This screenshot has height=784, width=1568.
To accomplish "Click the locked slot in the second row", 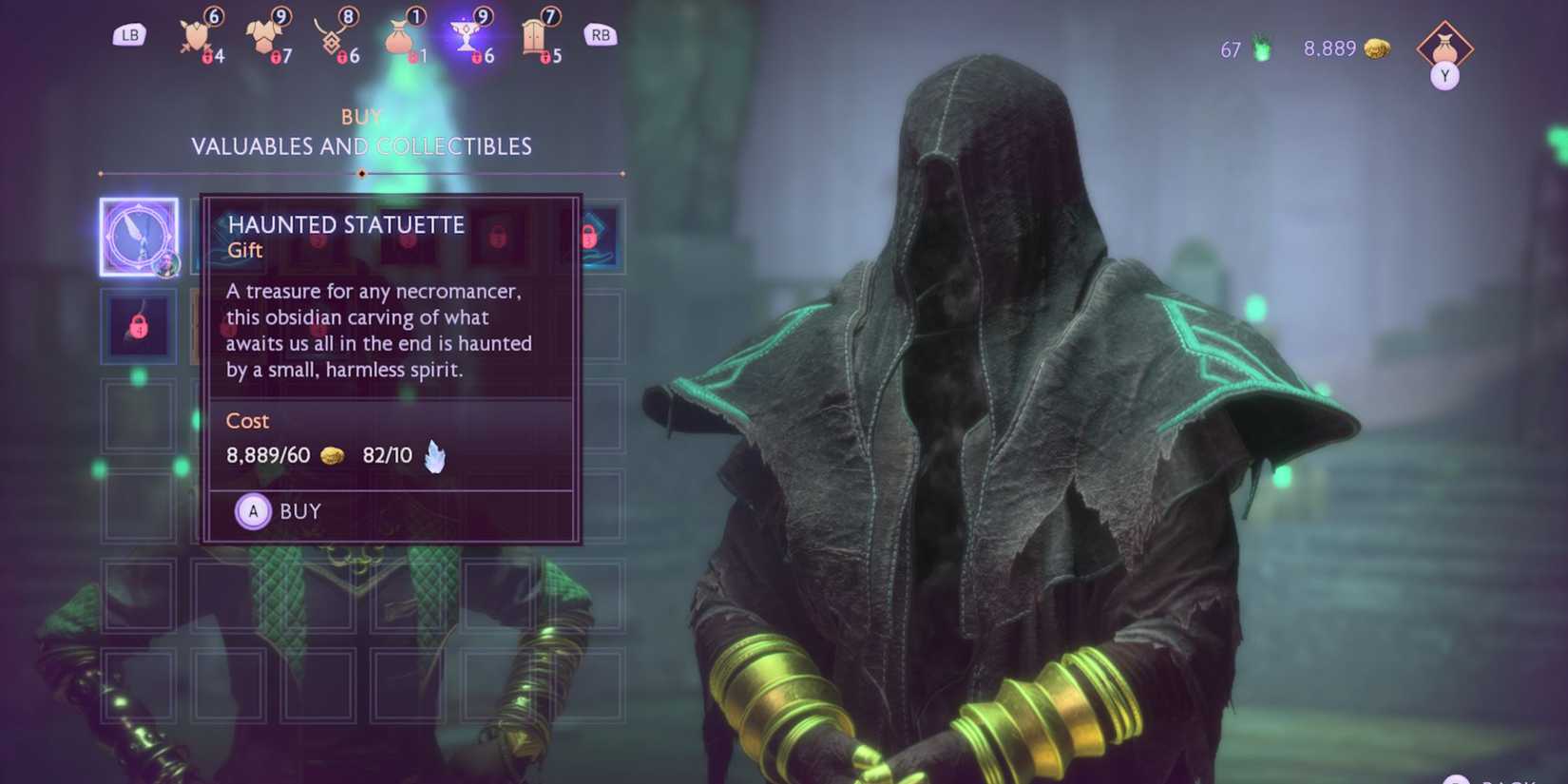I will (139, 326).
